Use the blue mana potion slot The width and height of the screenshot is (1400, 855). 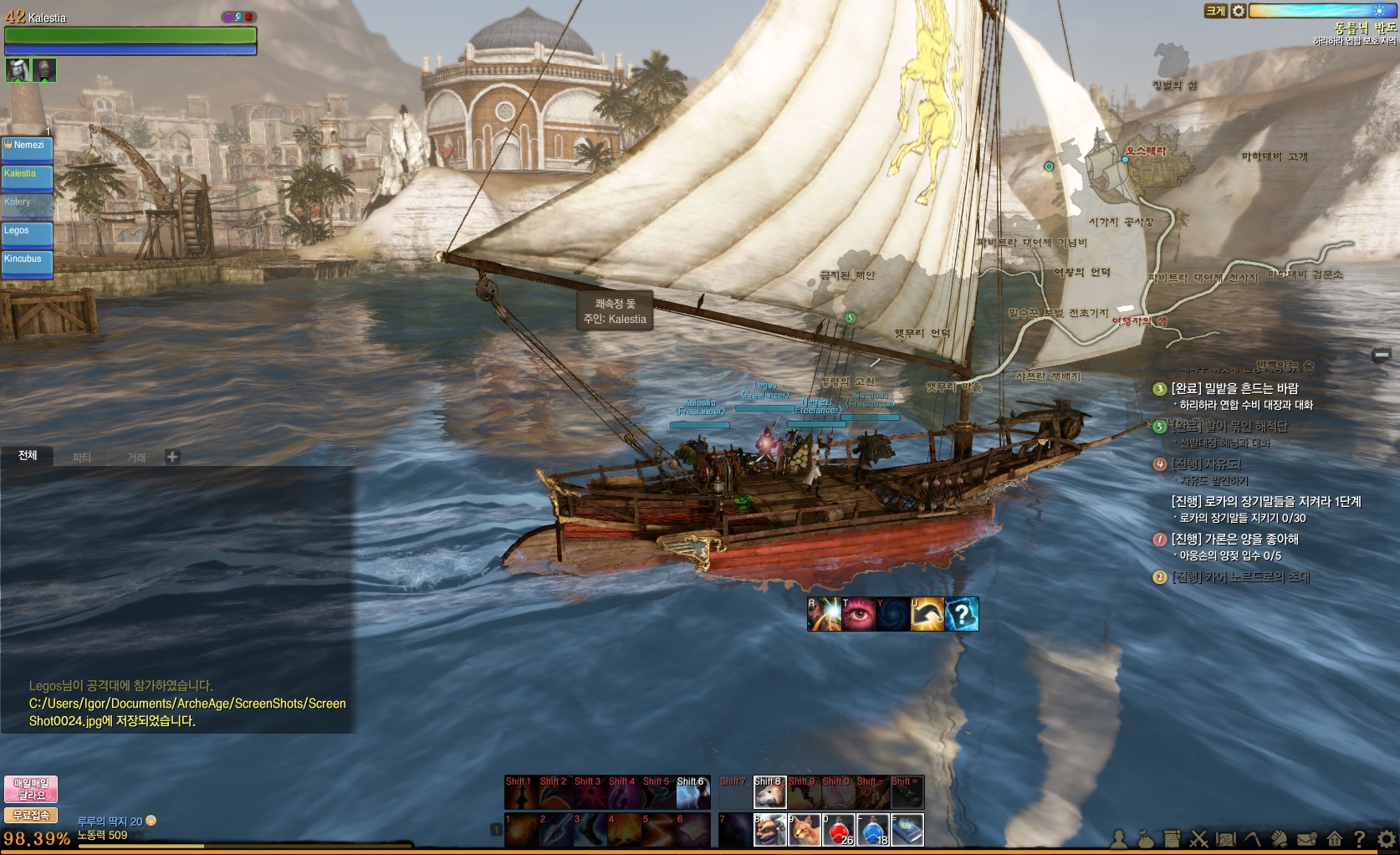pyautogui.click(x=873, y=829)
